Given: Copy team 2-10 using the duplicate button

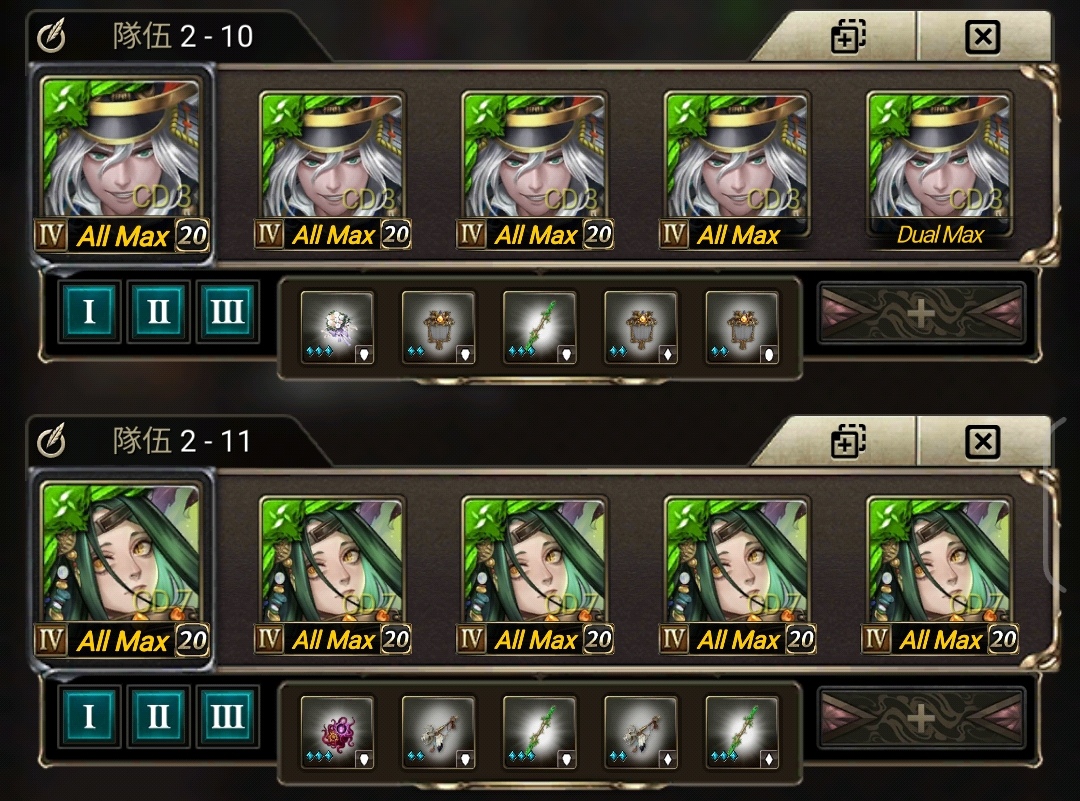Looking at the screenshot, I should coord(848,38).
